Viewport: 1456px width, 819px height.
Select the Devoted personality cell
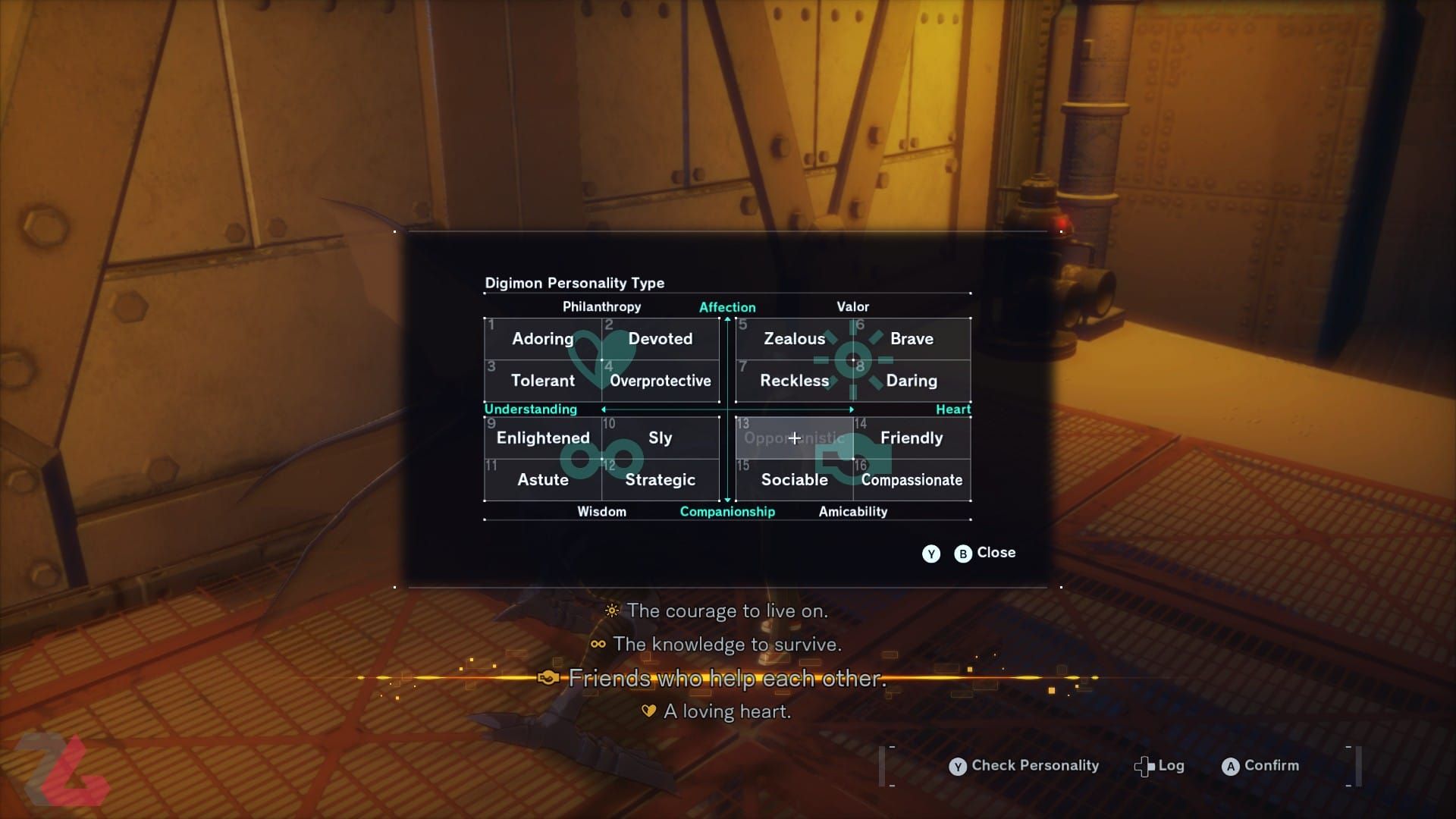coord(661,339)
